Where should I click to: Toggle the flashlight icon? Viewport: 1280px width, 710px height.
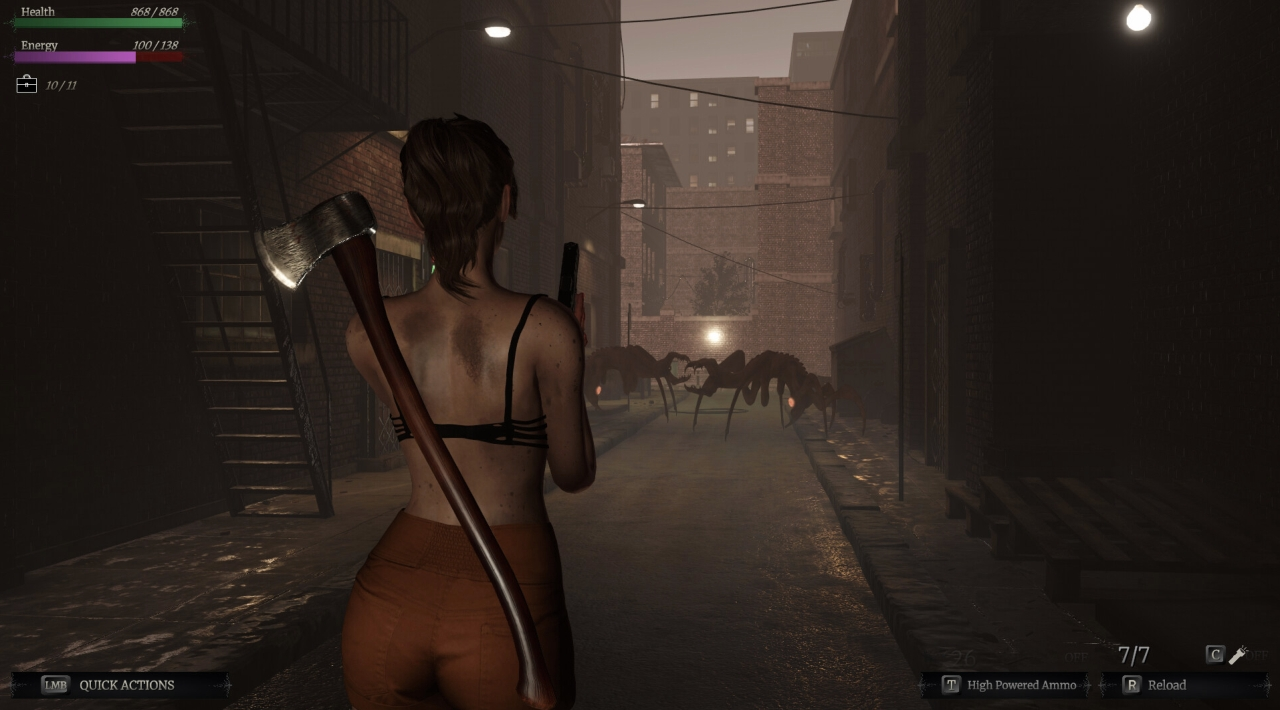[x=1238, y=655]
